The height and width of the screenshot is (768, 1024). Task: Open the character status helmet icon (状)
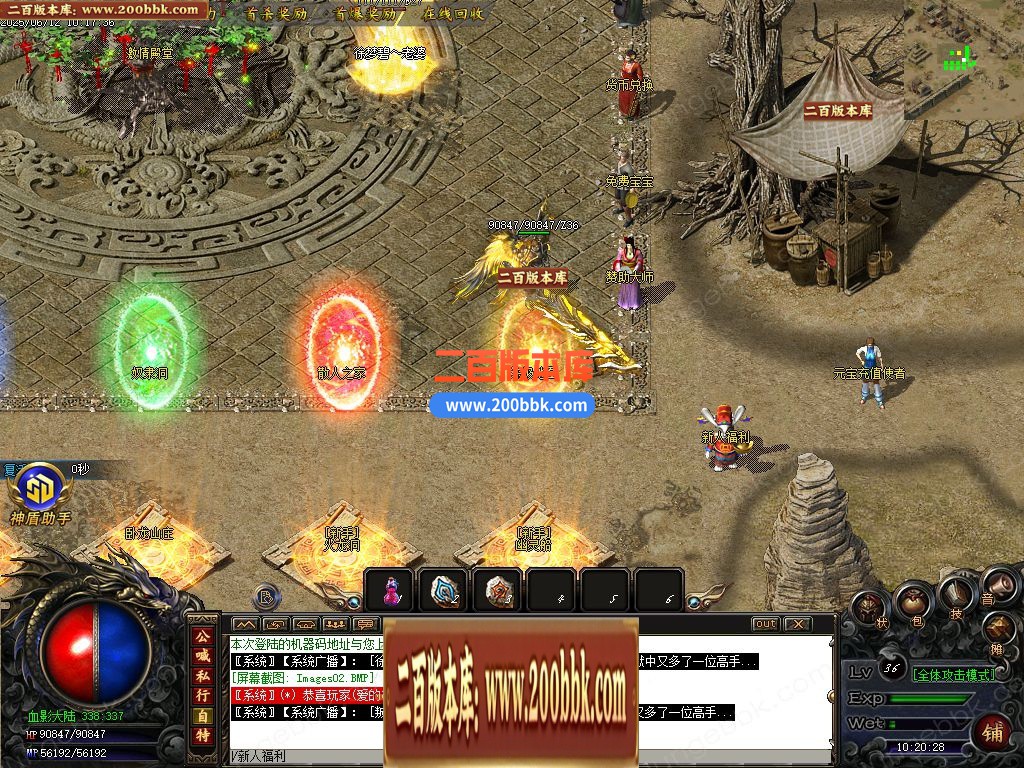coord(869,608)
